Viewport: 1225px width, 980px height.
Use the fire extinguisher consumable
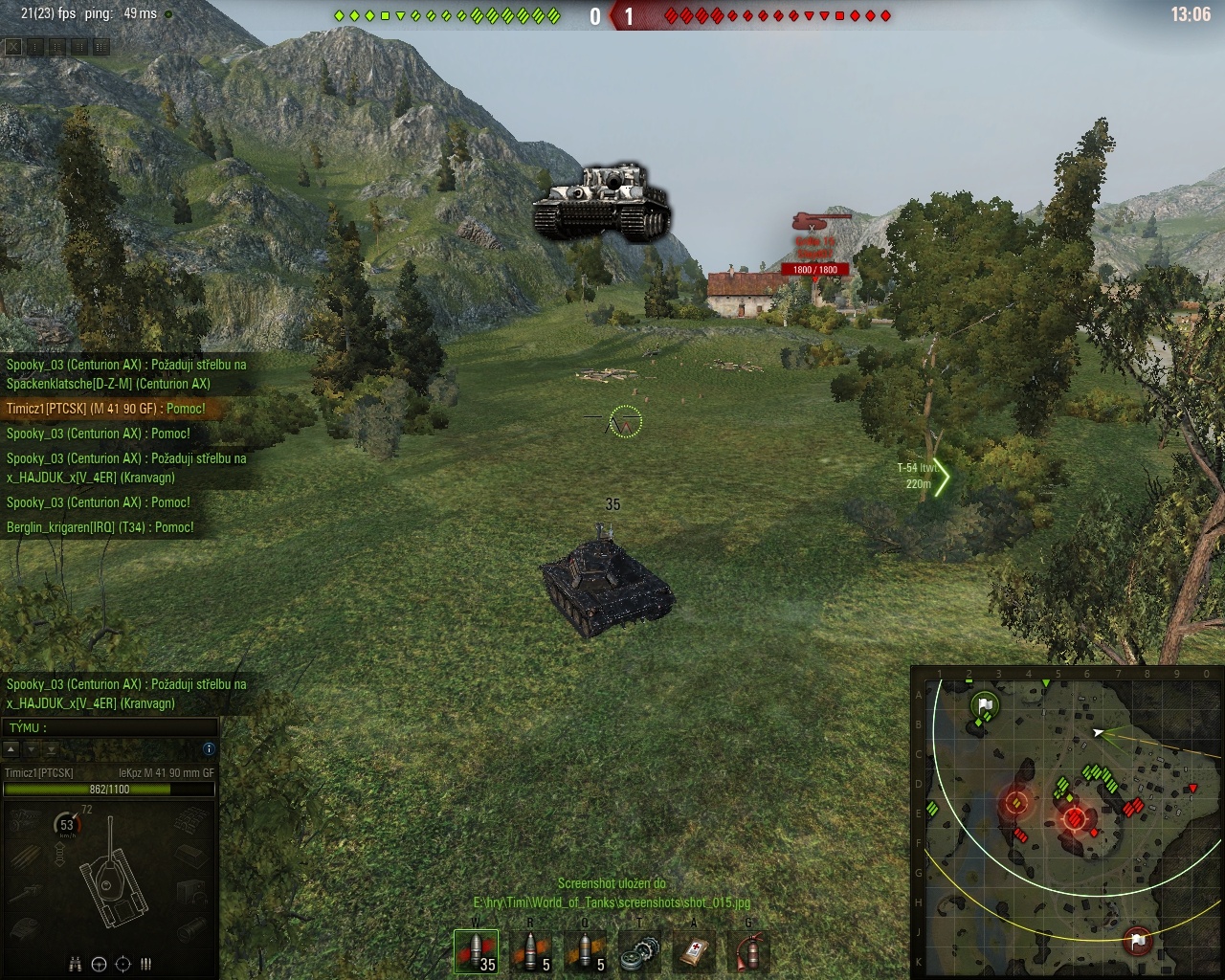(748, 951)
